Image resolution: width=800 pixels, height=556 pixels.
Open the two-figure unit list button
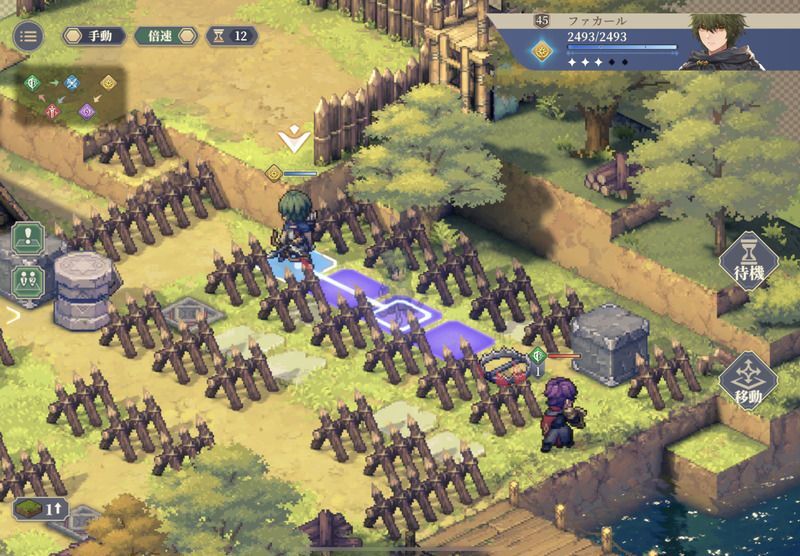[x=27, y=279]
